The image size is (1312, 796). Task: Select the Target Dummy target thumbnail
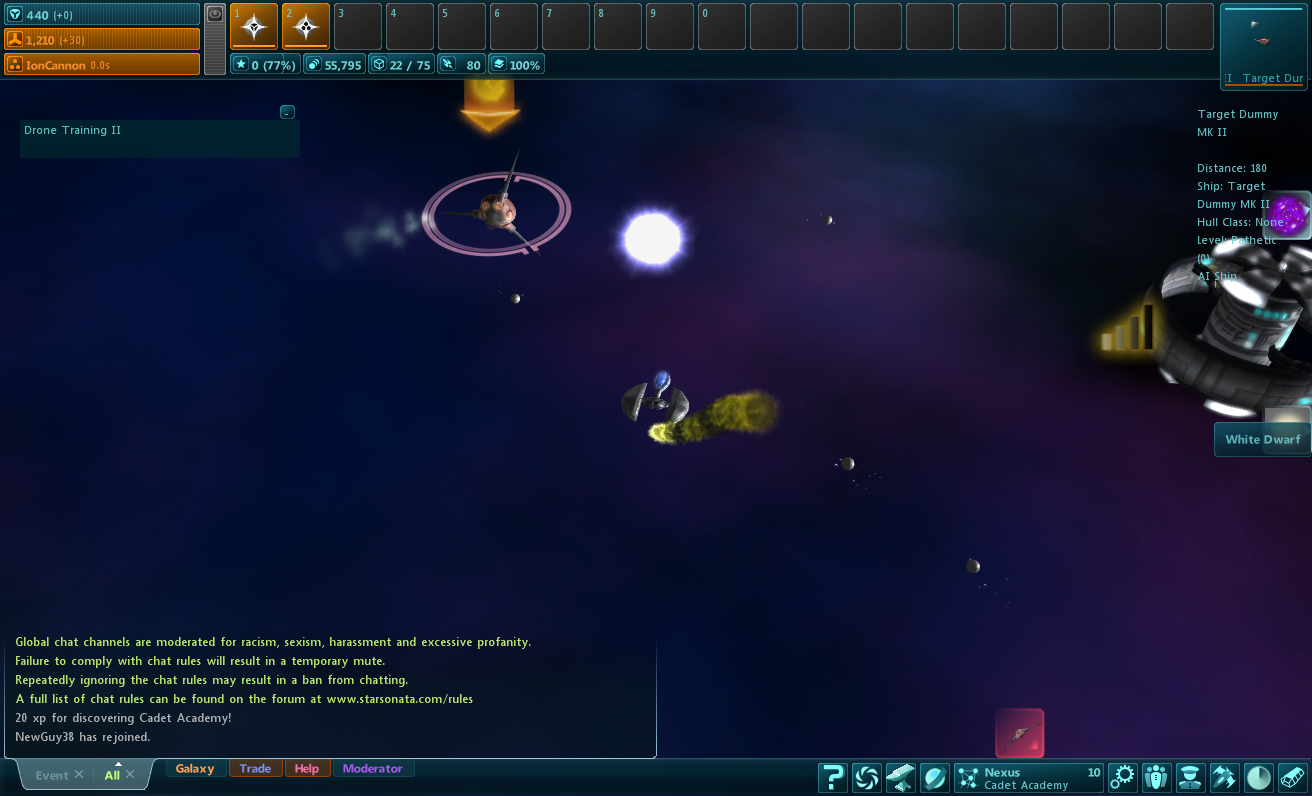1263,45
